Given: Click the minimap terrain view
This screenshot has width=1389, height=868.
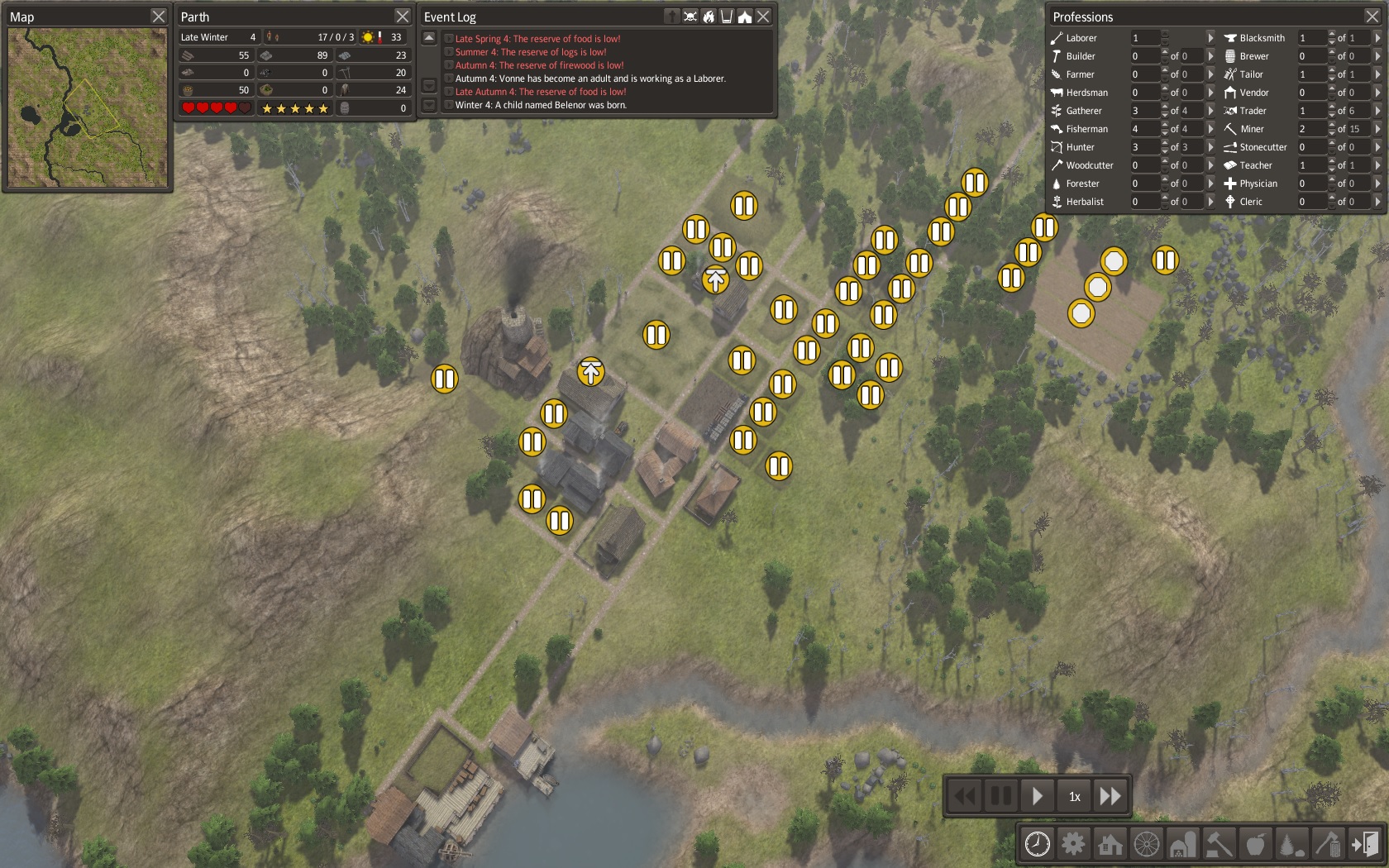Looking at the screenshot, I should click(88, 107).
